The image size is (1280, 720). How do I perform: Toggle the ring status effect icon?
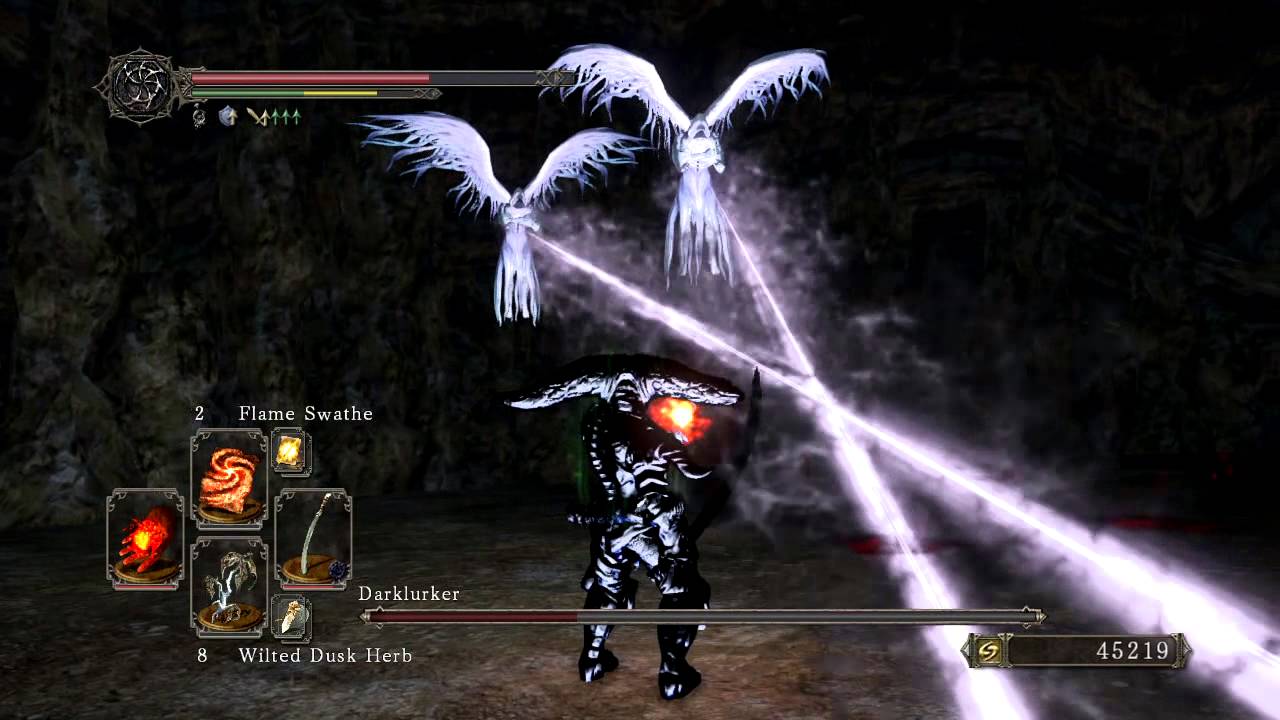pyautogui.click(x=200, y=118)
